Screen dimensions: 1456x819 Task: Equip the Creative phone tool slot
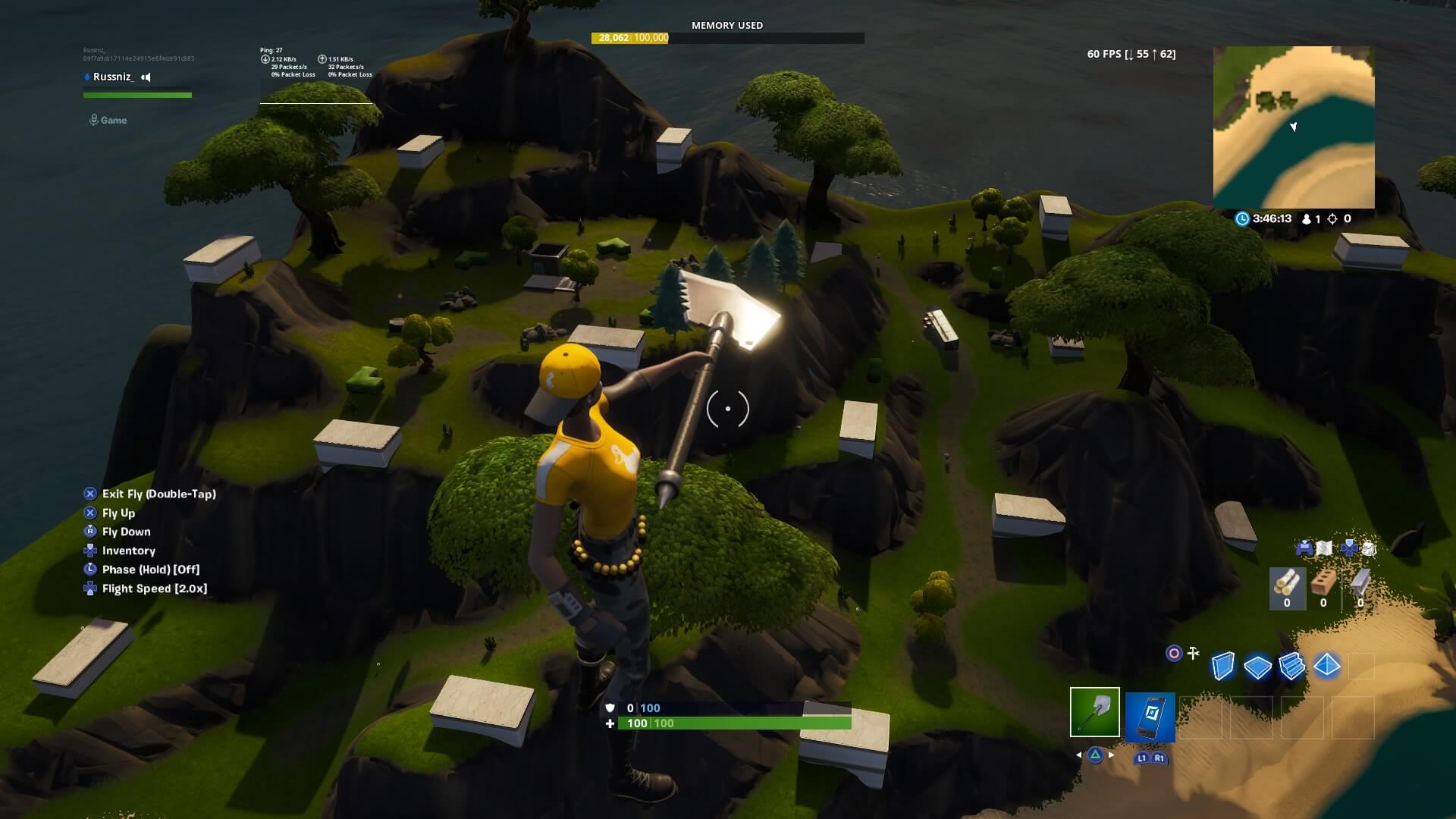[x=1150, y=717]
